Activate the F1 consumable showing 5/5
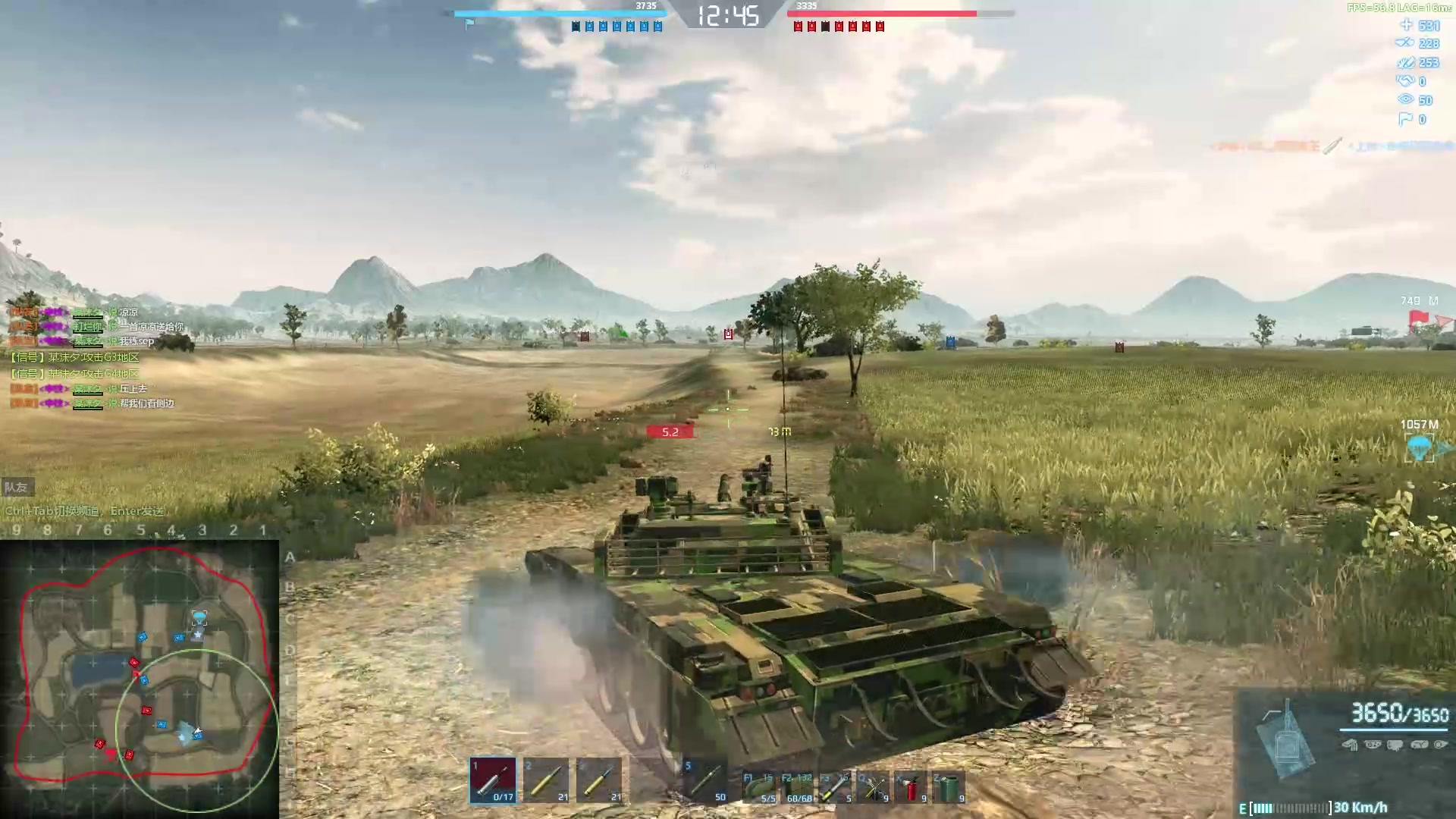 [759, 787]
